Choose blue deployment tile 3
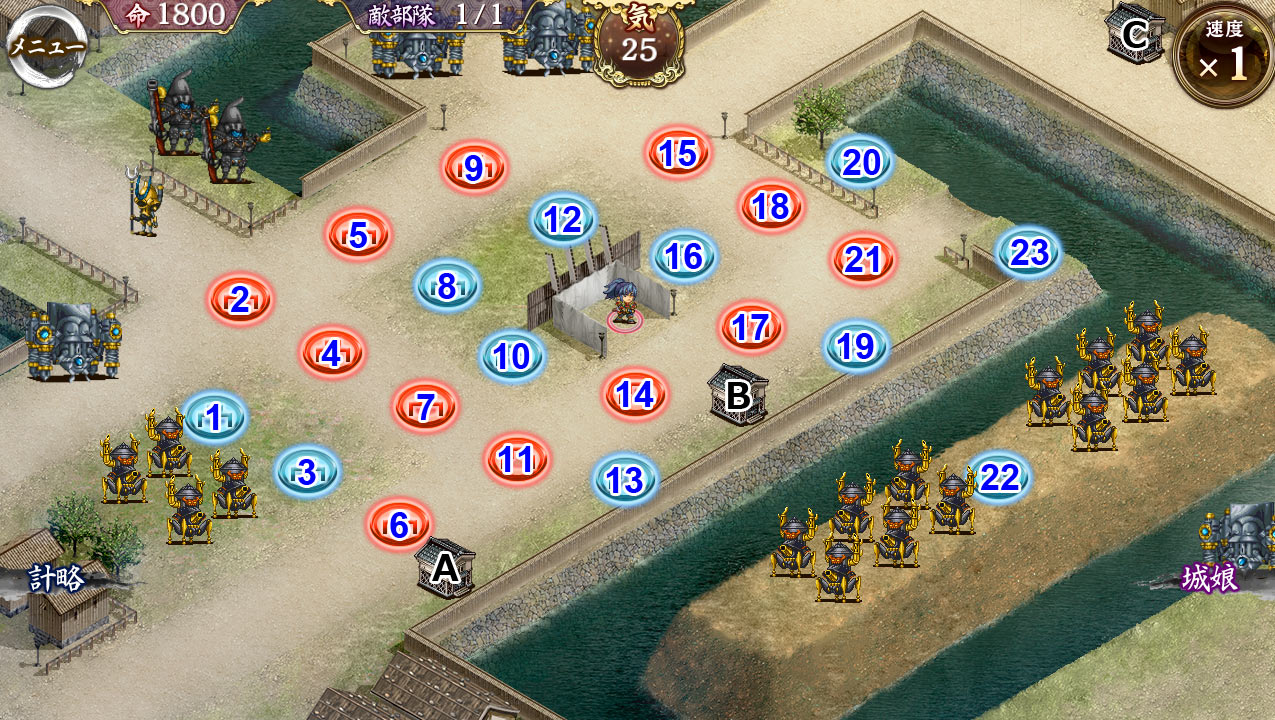The width and height of the screenshot is (1275, 720). [x=307, y=472]
